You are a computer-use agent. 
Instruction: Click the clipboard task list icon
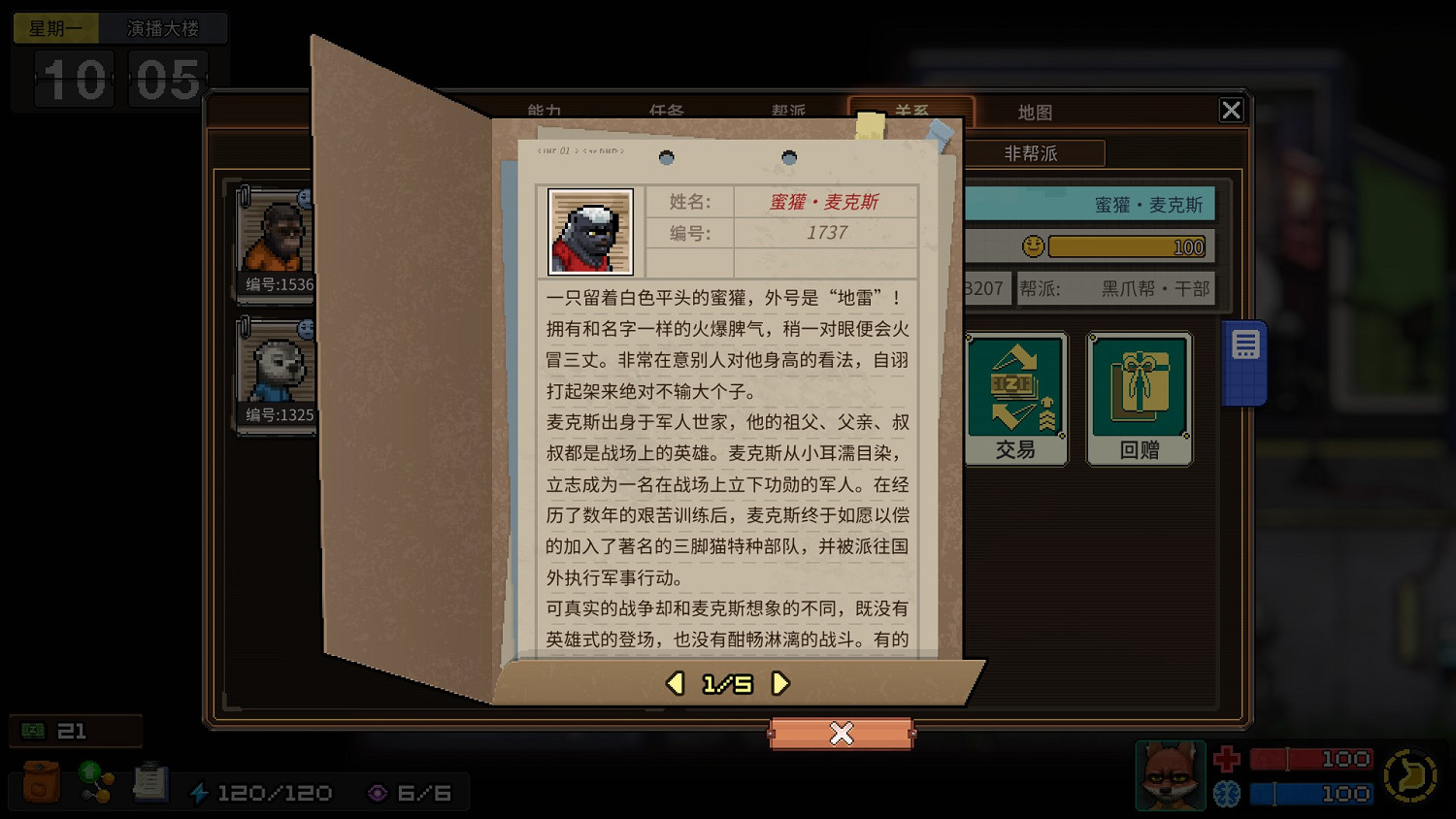pyautogui.click(x=149, y=782)
